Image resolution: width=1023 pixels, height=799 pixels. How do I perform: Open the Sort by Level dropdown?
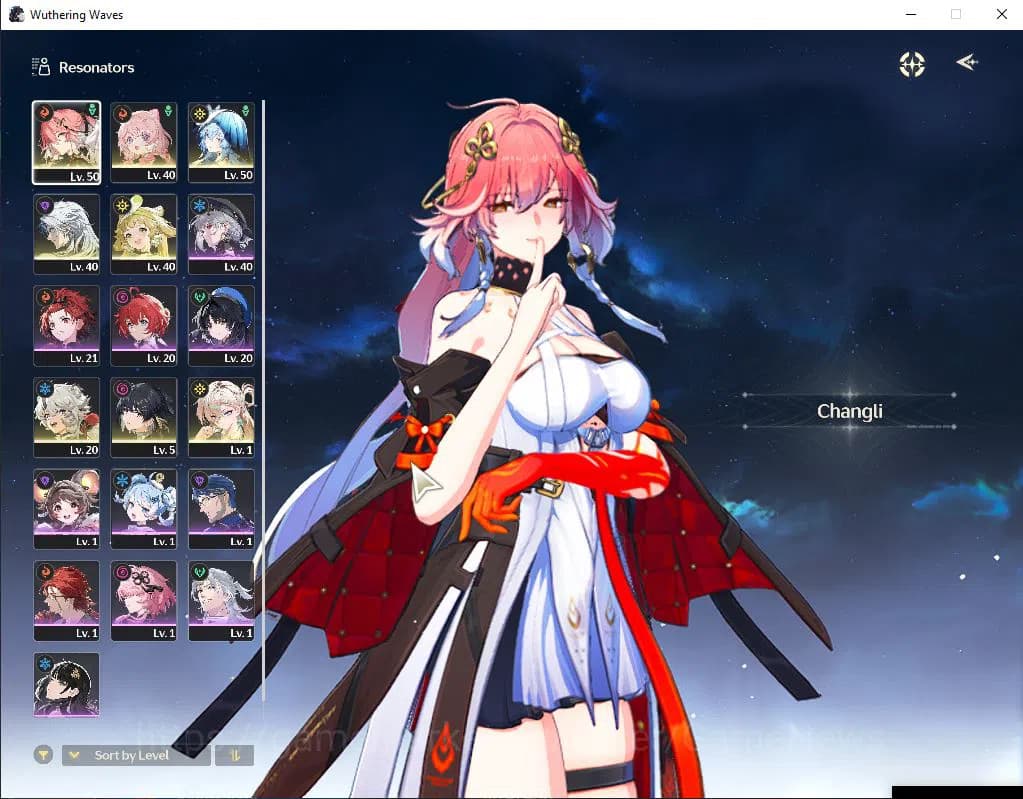coord(136,755)
